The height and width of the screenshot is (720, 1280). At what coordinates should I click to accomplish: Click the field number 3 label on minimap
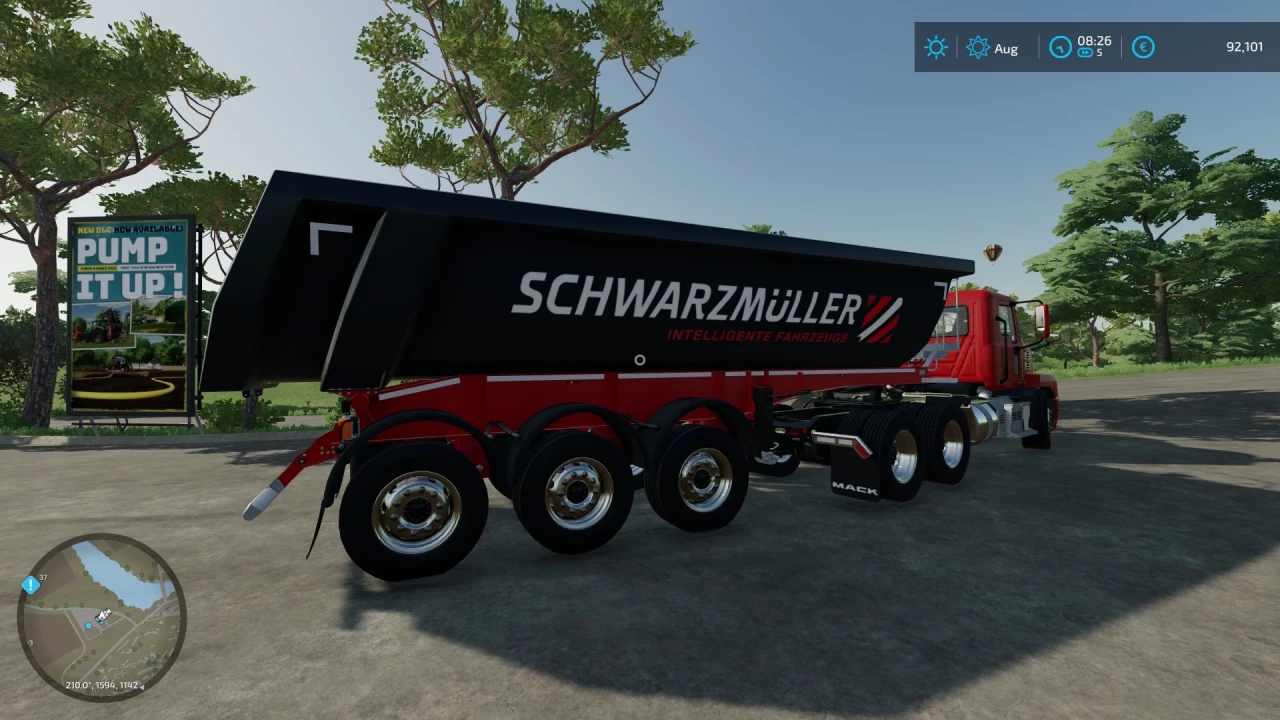tap(30, 643)
